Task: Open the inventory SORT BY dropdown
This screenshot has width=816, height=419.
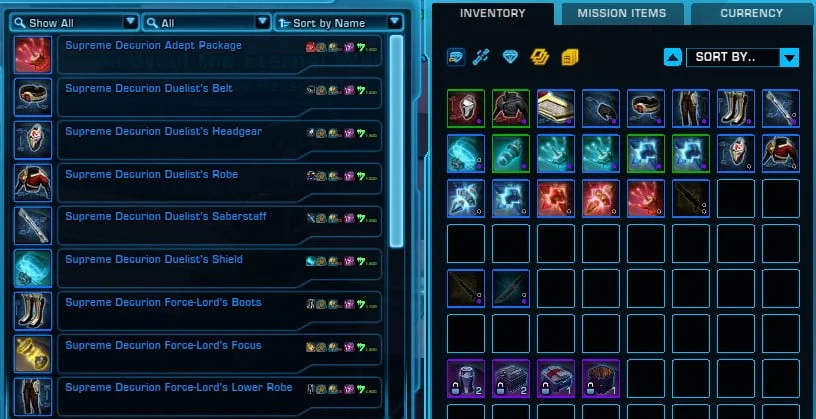Action: [741, 57]
